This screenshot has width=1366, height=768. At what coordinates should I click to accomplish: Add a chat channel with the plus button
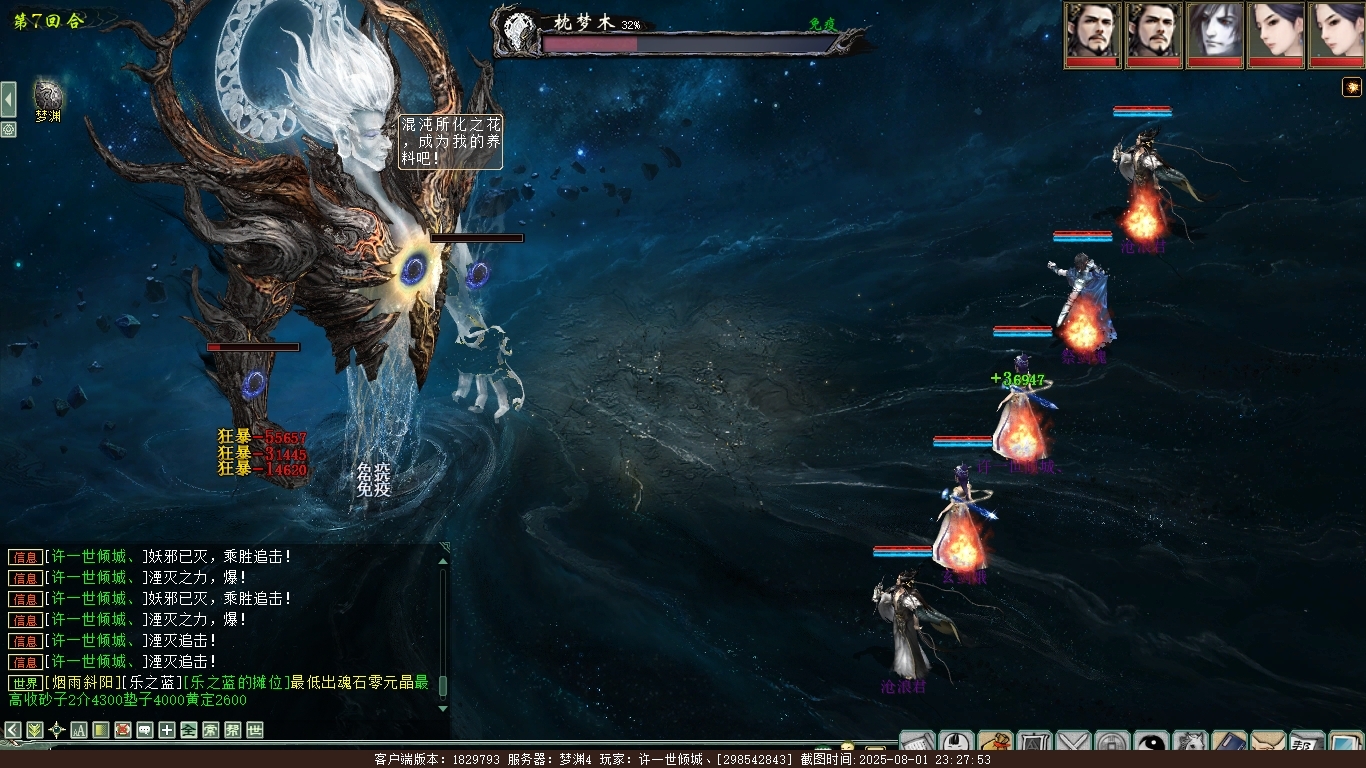click(x=167, y=730)
